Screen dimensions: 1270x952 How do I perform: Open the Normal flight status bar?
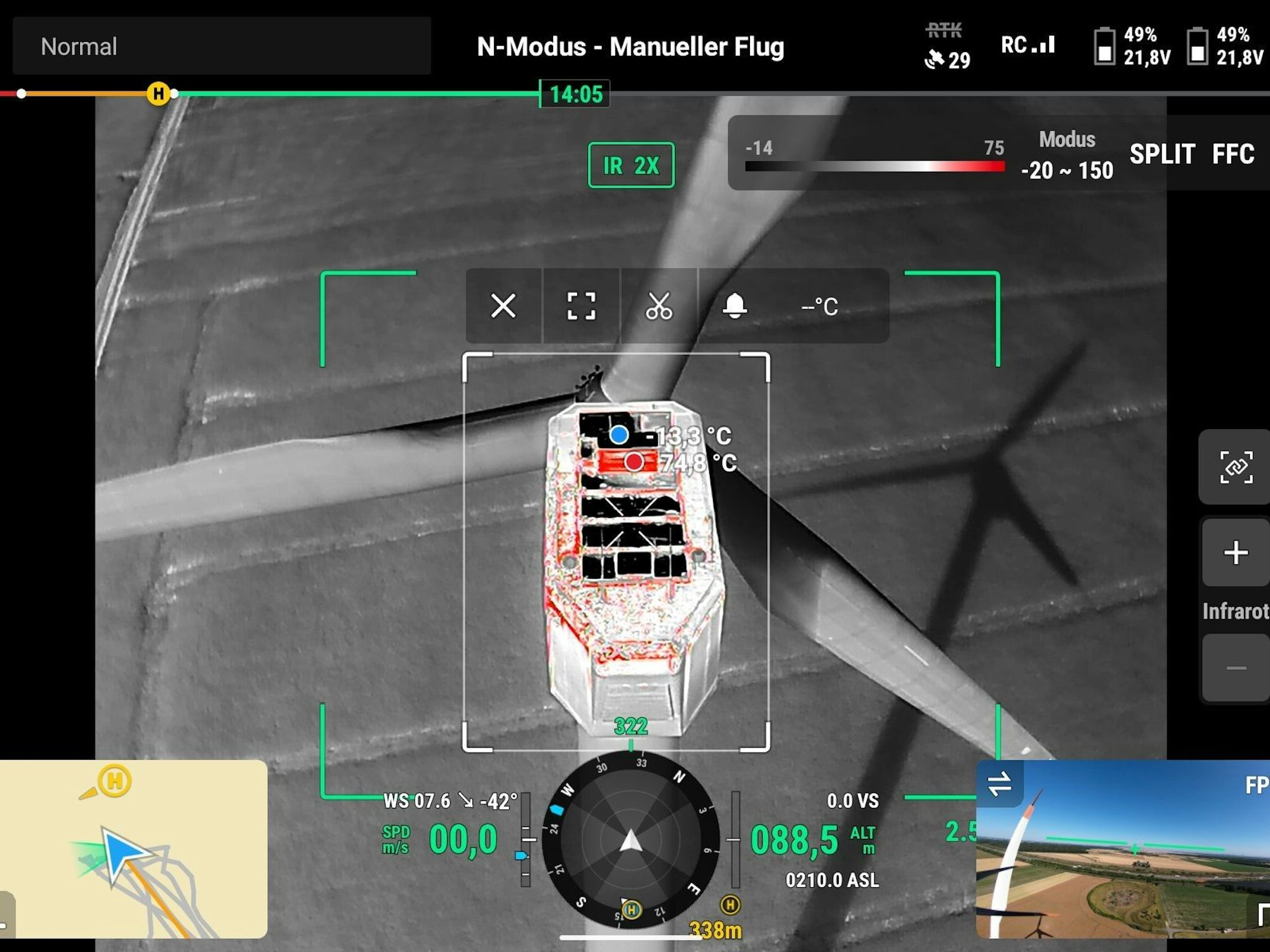pyautogui.click(x=222, y=46)
